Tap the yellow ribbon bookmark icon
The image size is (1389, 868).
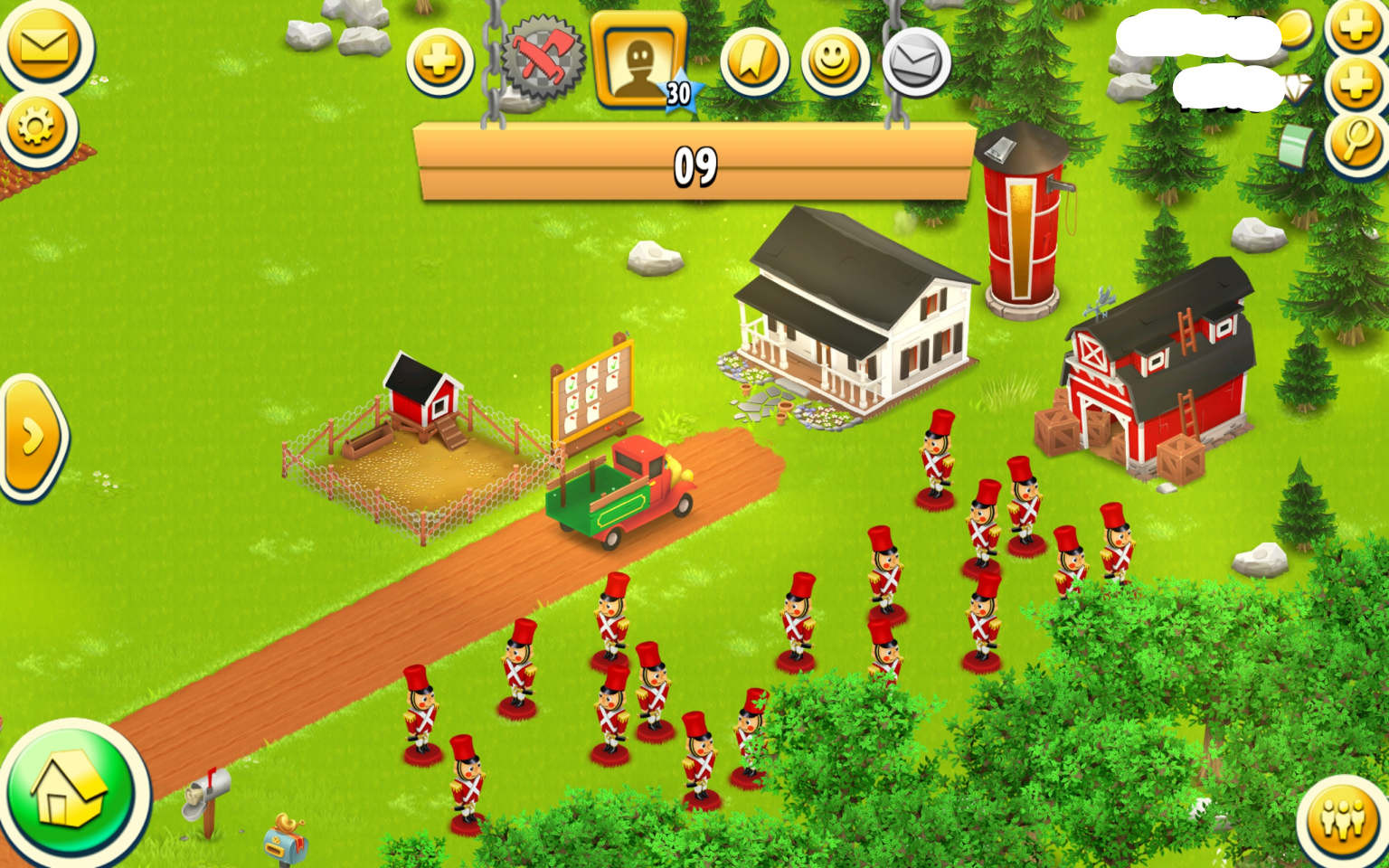753,61
